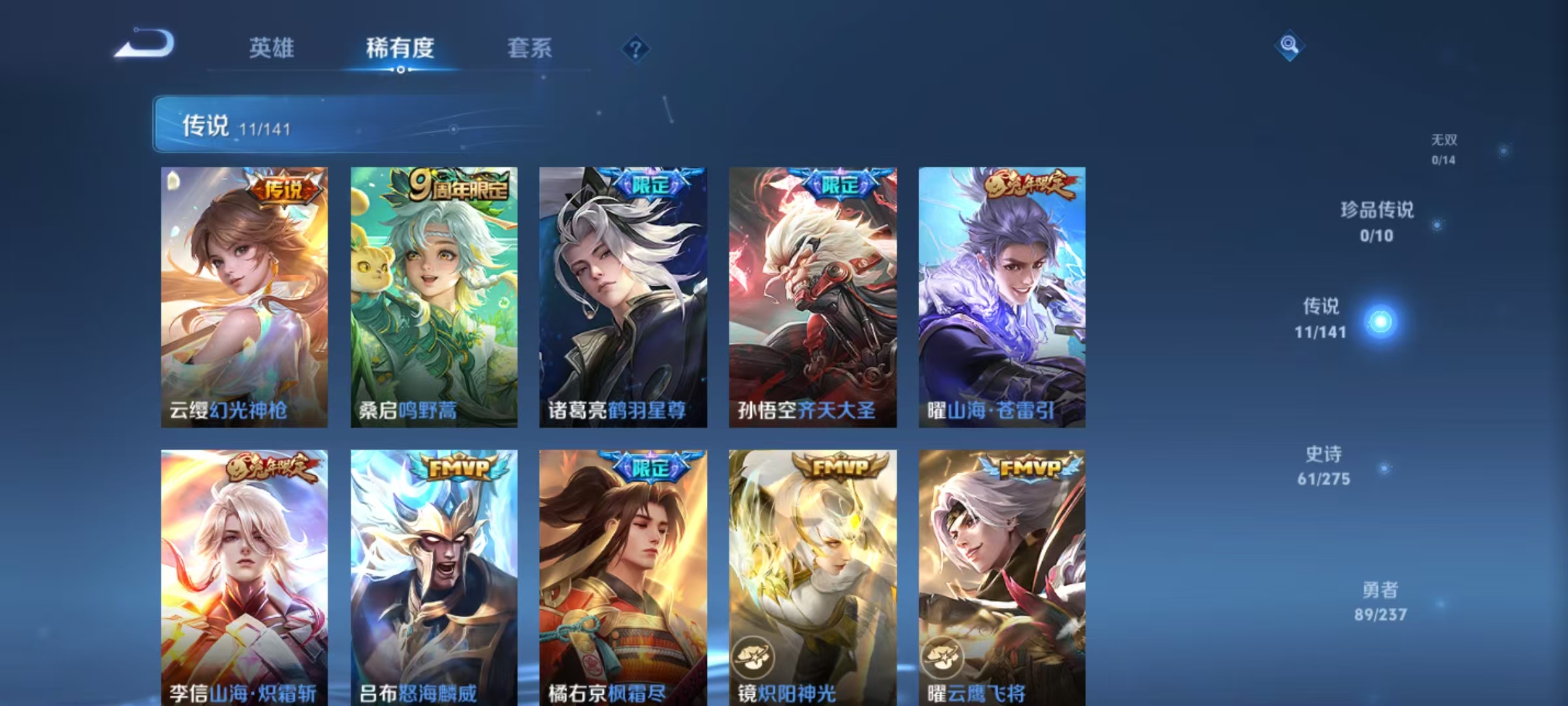Switch to the 套系 tab

(530, 47)
